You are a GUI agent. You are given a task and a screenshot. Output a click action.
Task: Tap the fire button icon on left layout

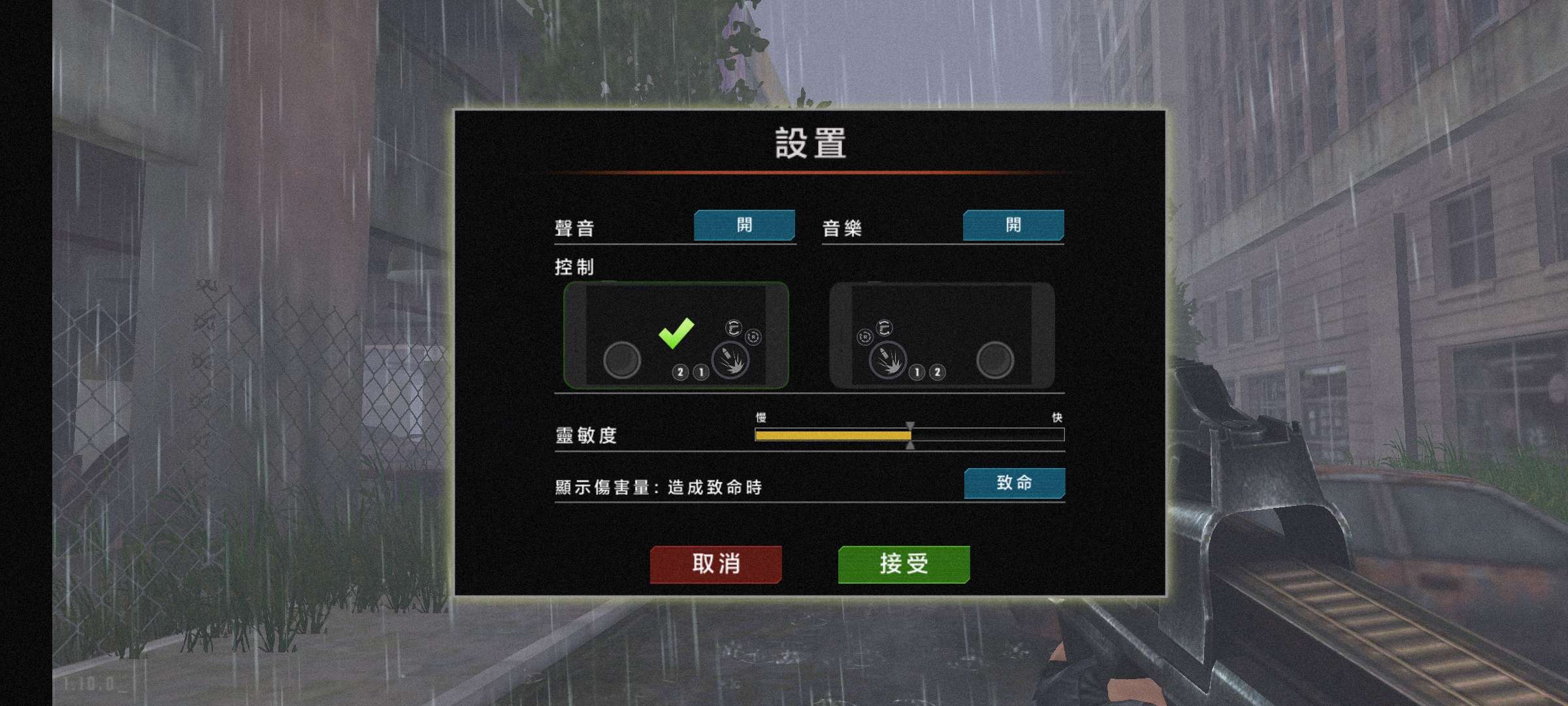click(x=731, y=361)
